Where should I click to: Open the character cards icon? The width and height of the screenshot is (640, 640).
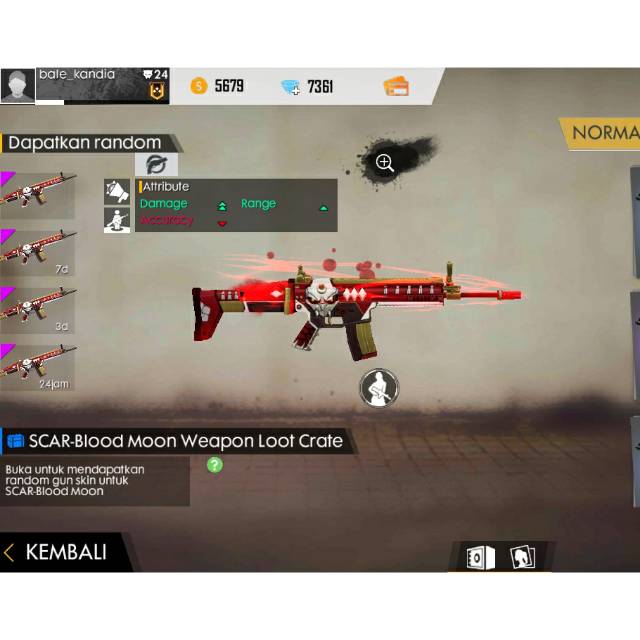coord(521,557)
